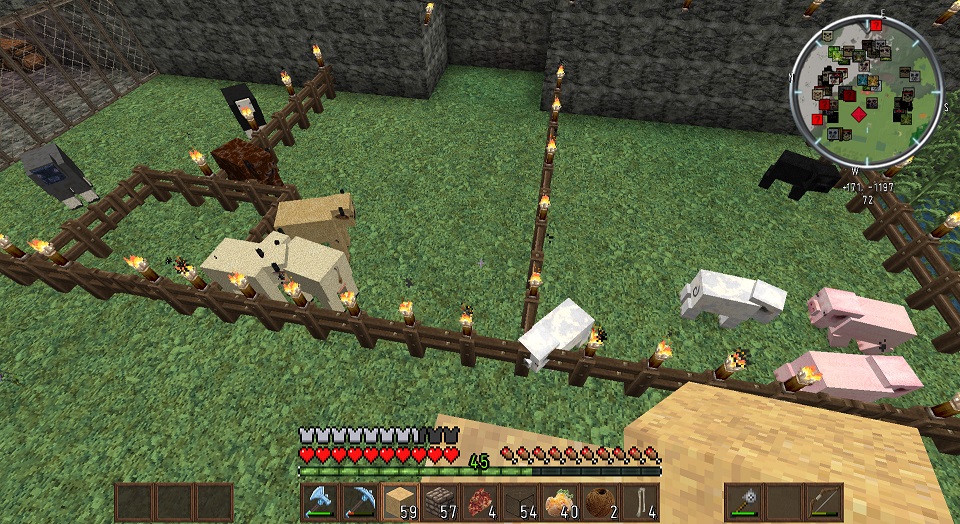Click the red diamond marker on minimap

[858, 115]
